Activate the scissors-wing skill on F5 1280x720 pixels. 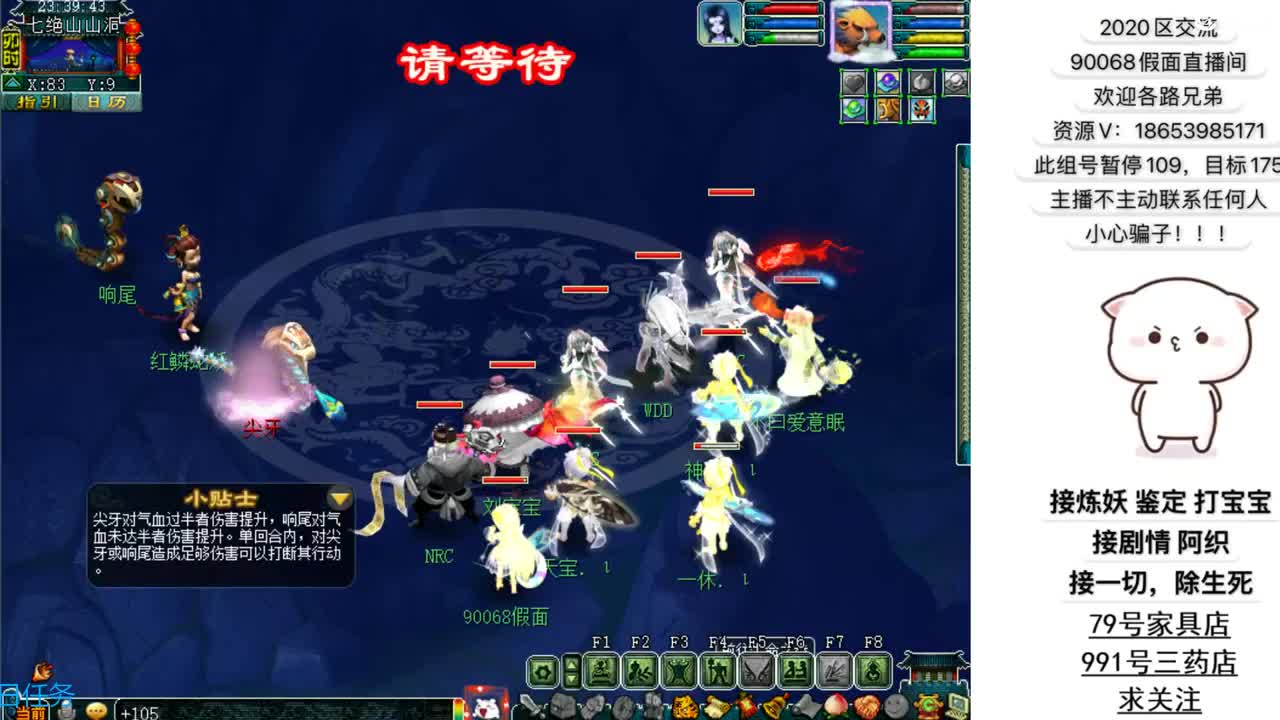click(x=757, y=667)
